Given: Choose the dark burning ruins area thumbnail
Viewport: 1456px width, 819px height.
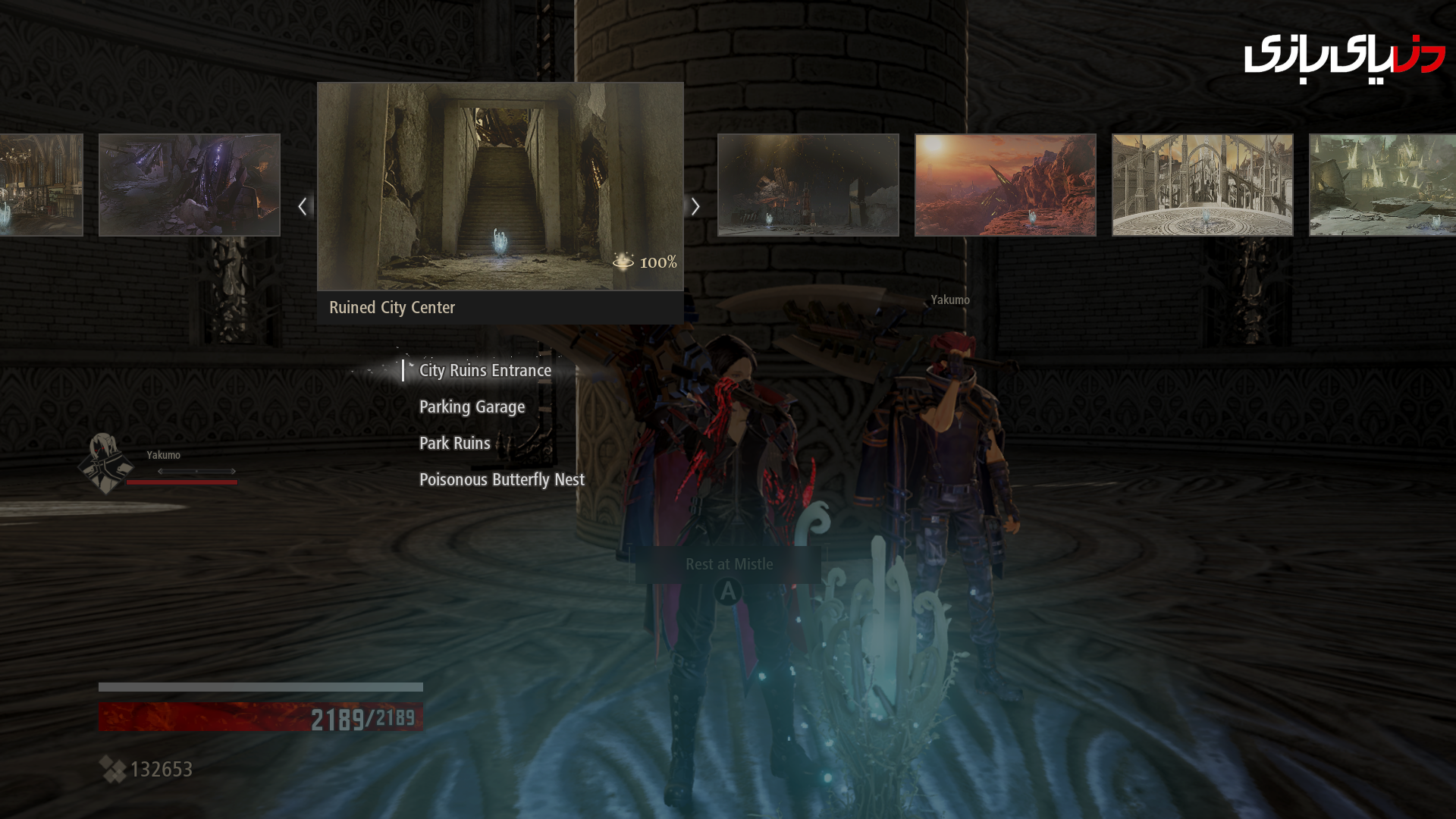Looking at the screenshot, I should point(808,185).
